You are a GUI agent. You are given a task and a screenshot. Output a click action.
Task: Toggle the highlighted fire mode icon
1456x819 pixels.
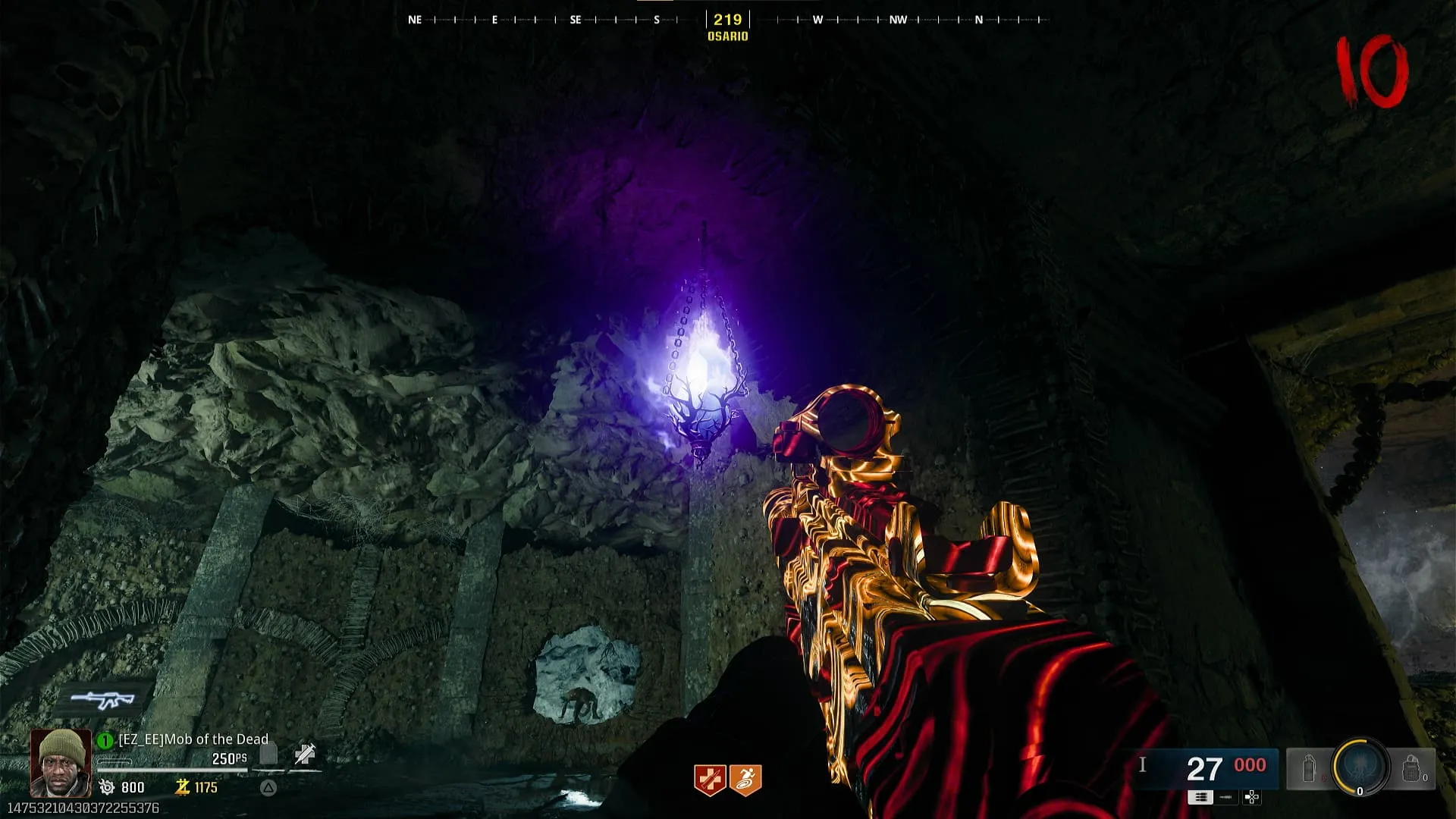click(1200, 797)
